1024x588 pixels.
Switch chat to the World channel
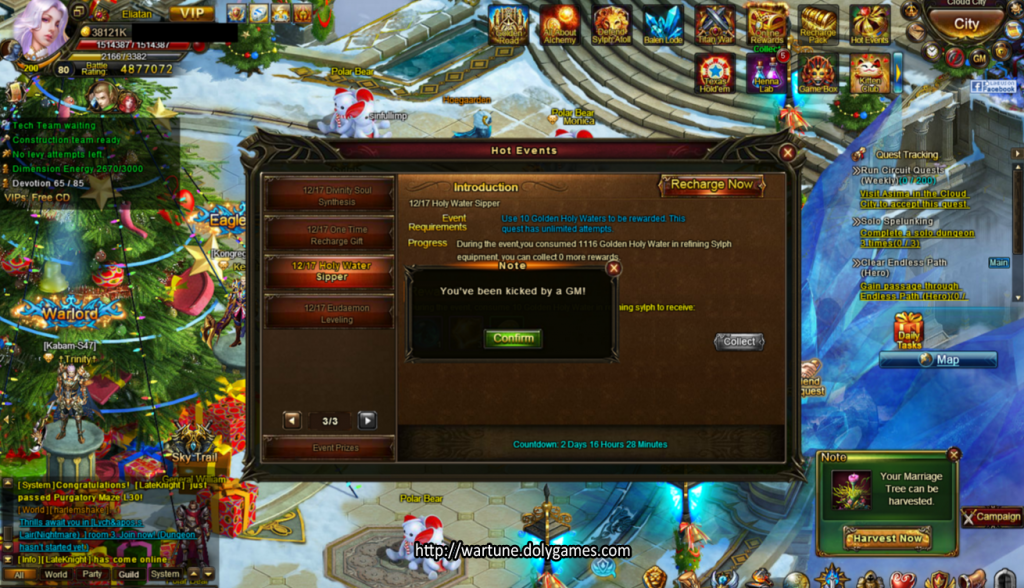56,575
